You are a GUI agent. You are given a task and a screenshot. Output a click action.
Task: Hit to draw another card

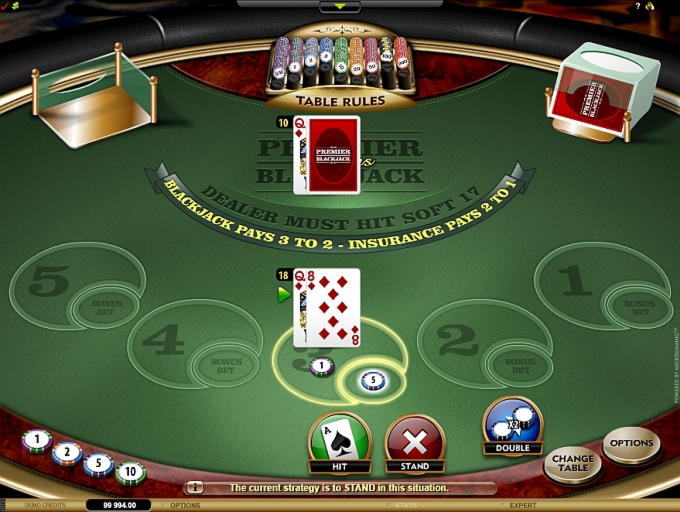click(x=339, y=441)
